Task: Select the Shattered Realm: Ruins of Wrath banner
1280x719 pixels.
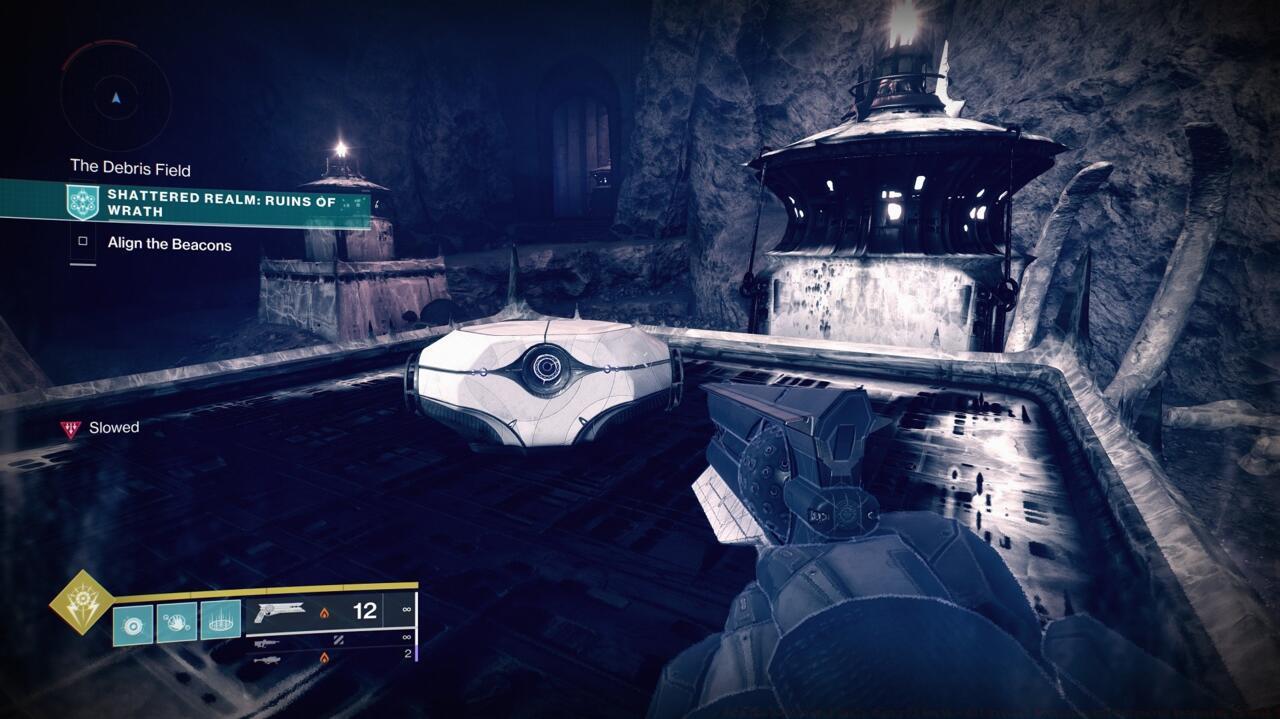Action: [220, 203]
